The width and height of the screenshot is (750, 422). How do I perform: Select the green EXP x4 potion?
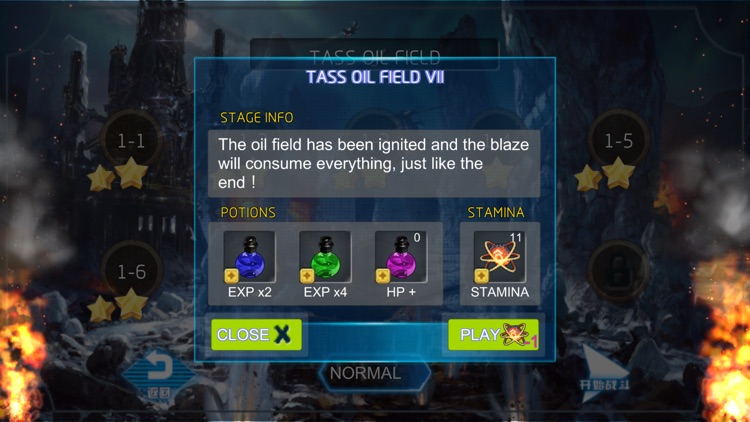[325, 258]
